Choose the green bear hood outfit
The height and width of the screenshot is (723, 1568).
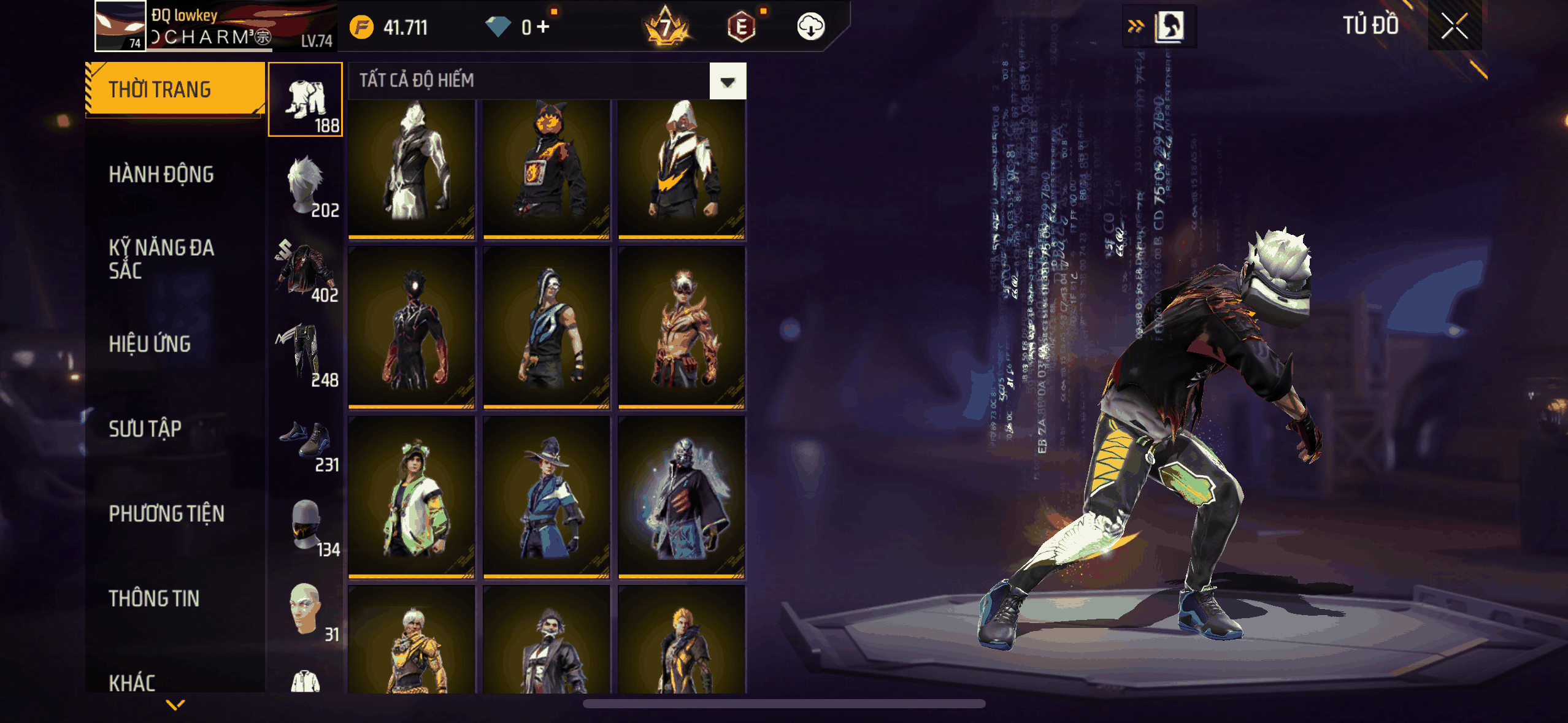point(412,497)
